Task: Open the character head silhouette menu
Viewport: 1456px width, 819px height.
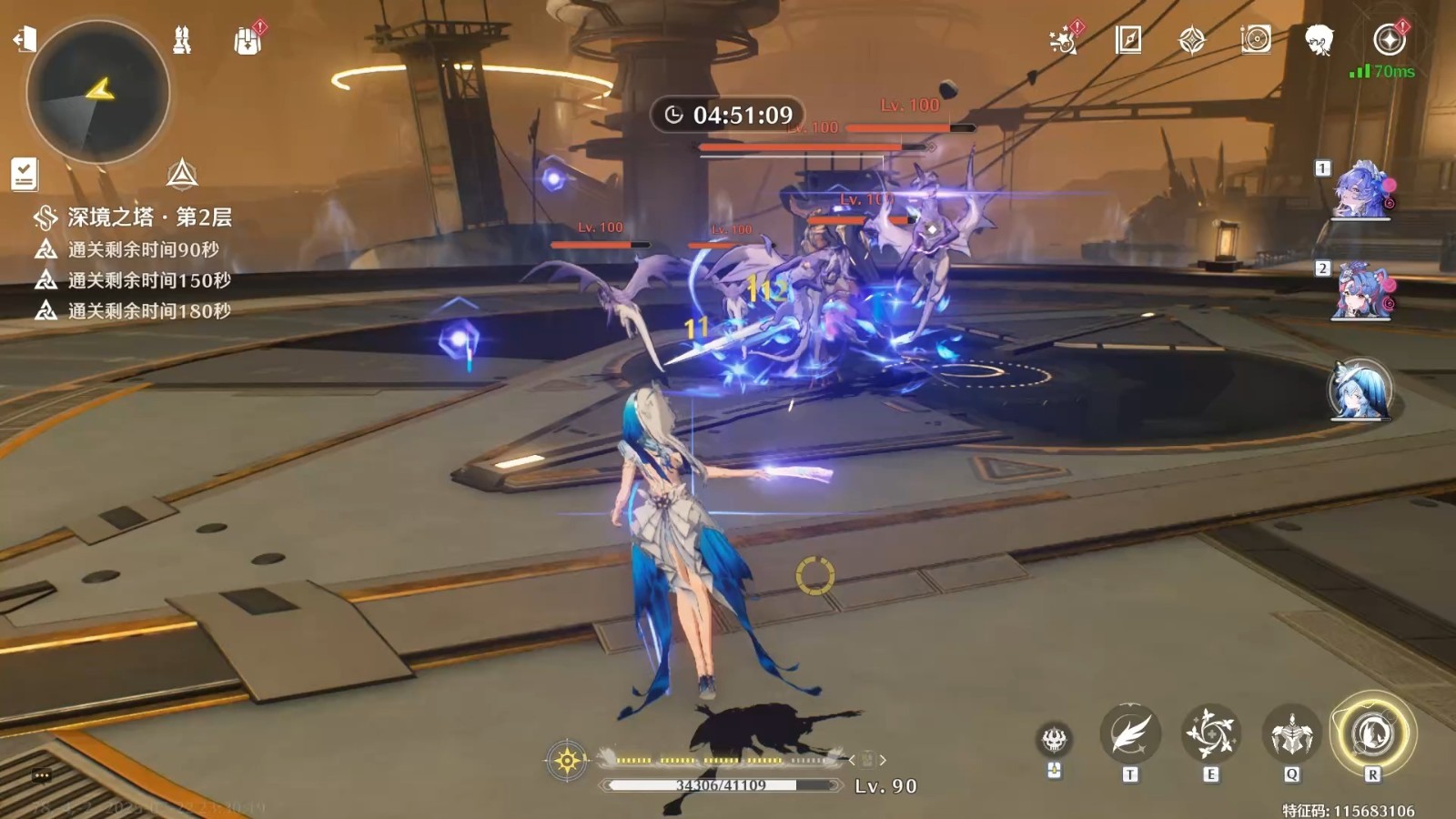Action: tap(1319, 40)
